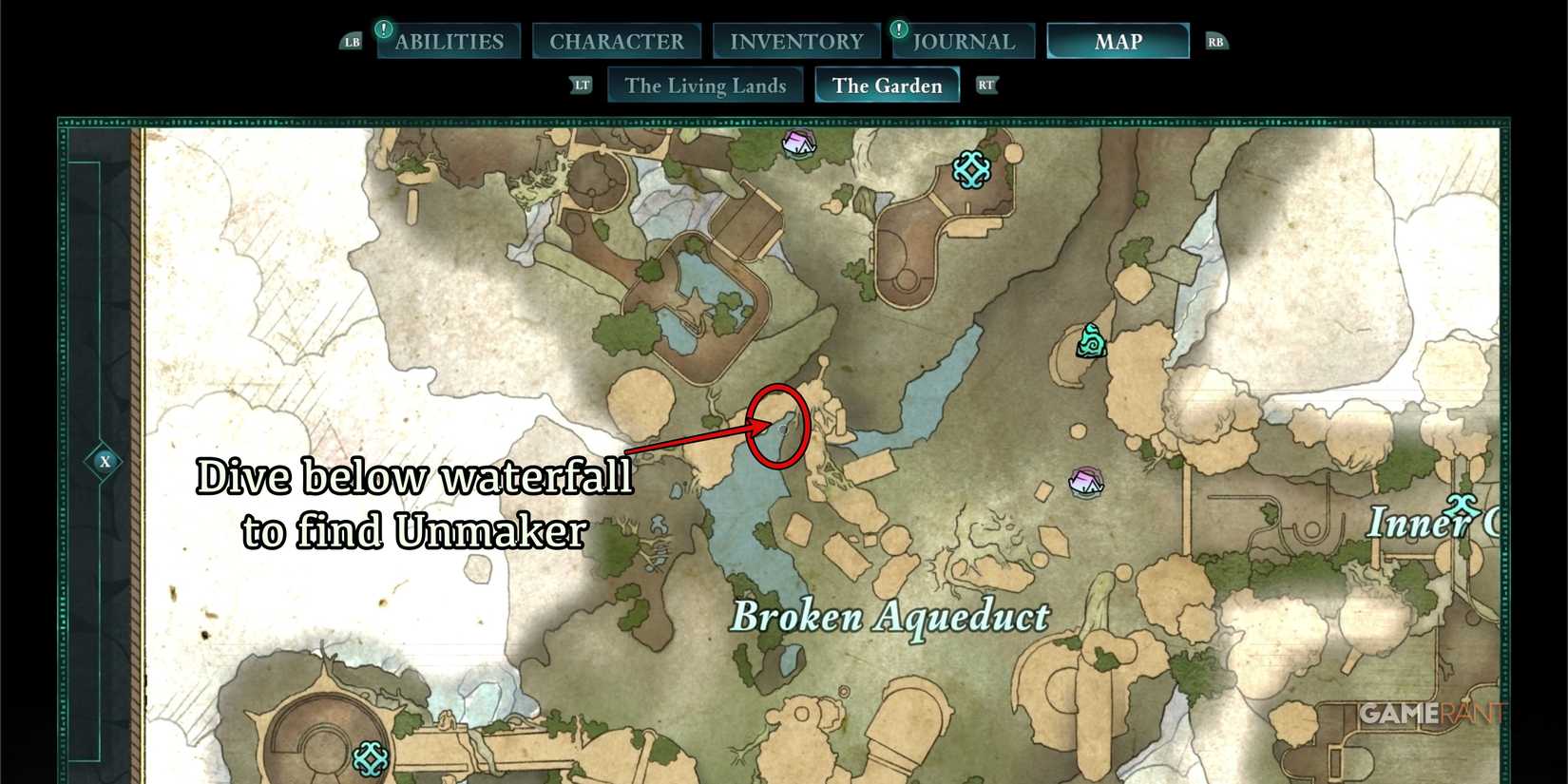
Task: Select The Garden map tab
Action: (x=886, y=86)
